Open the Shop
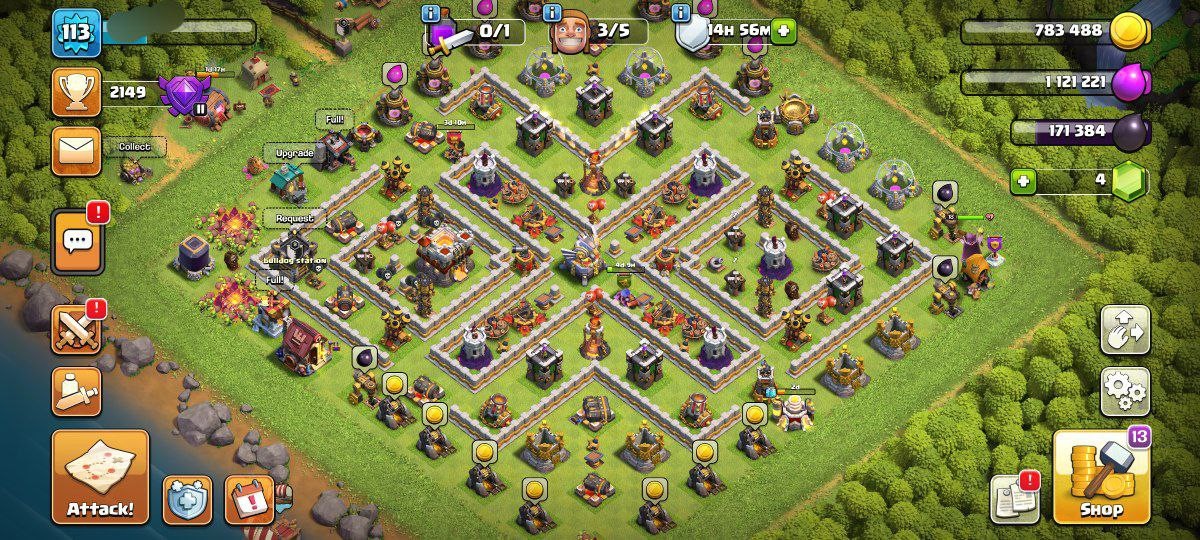Image resolution: width=1200 pixels, height=540 pixels. [1101, 477]
